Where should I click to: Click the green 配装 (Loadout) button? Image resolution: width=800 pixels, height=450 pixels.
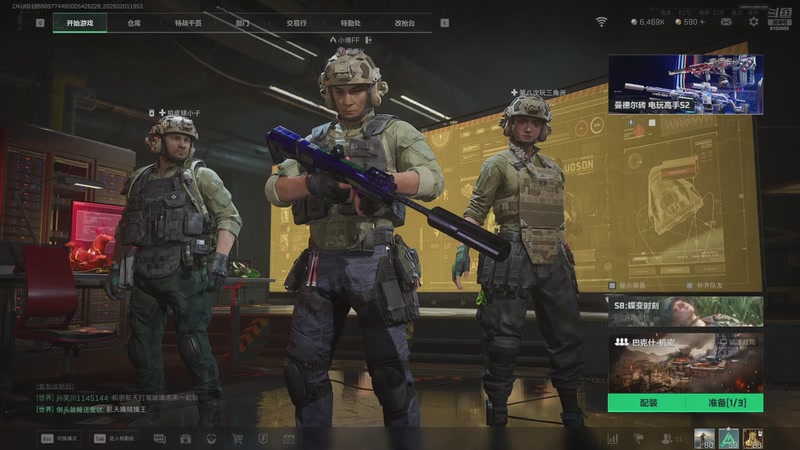point(647,403)
